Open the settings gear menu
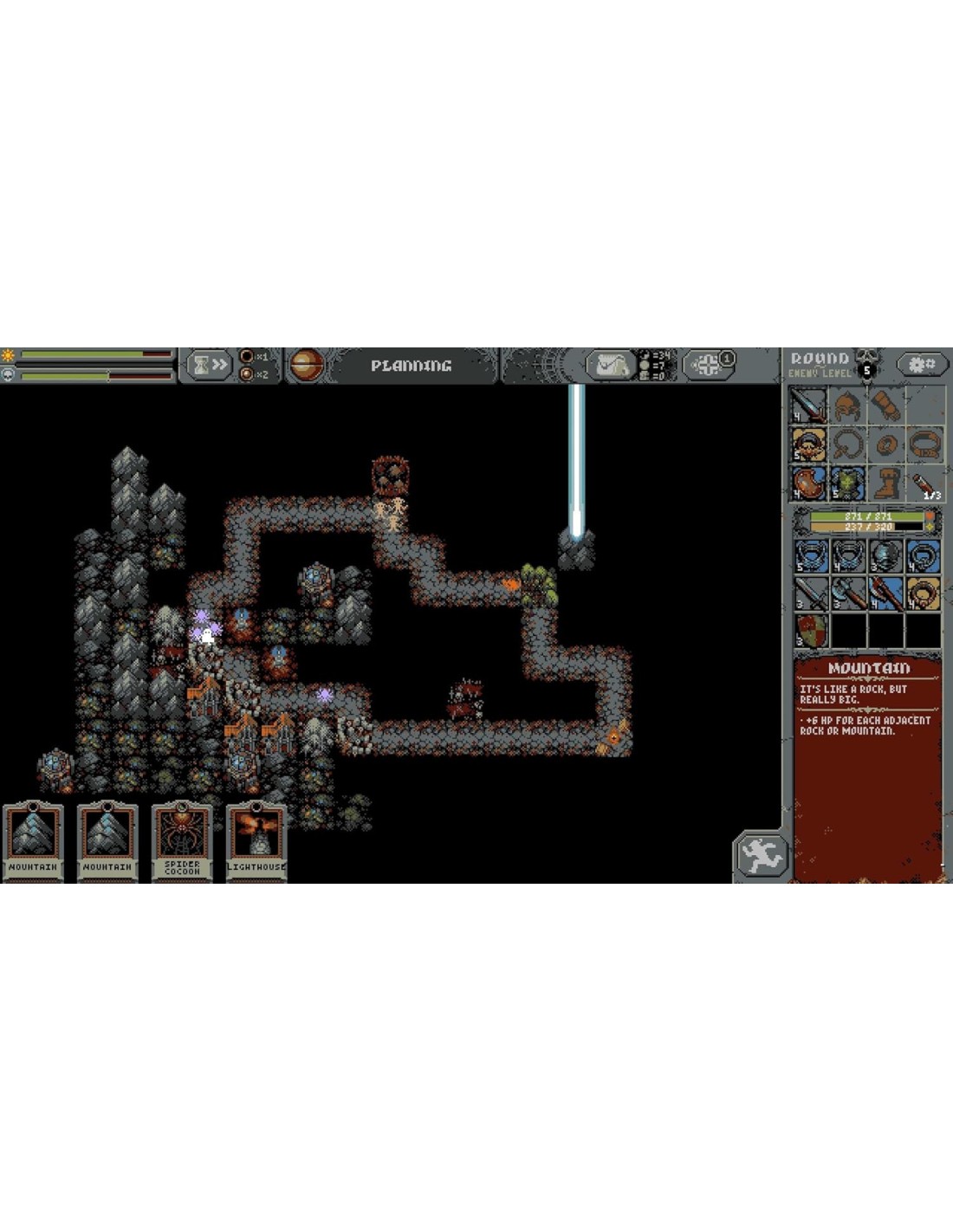953x1232 pixels. coord(920,365)
